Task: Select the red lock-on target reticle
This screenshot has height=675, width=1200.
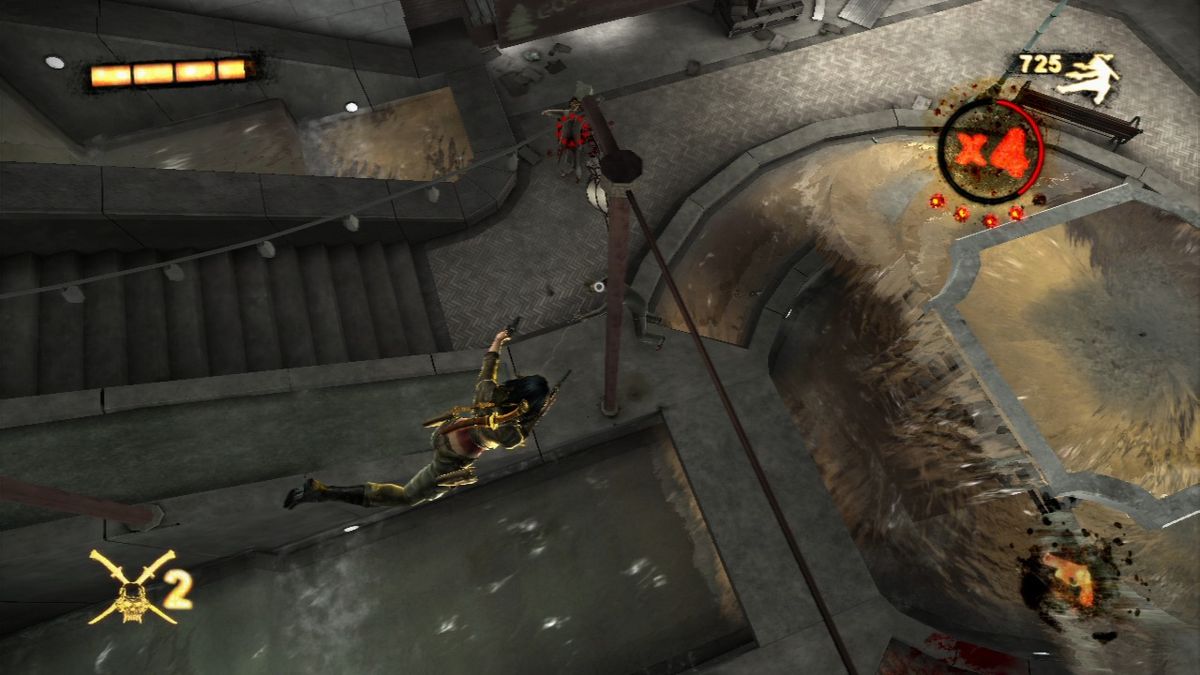Action: coord(573,131)
